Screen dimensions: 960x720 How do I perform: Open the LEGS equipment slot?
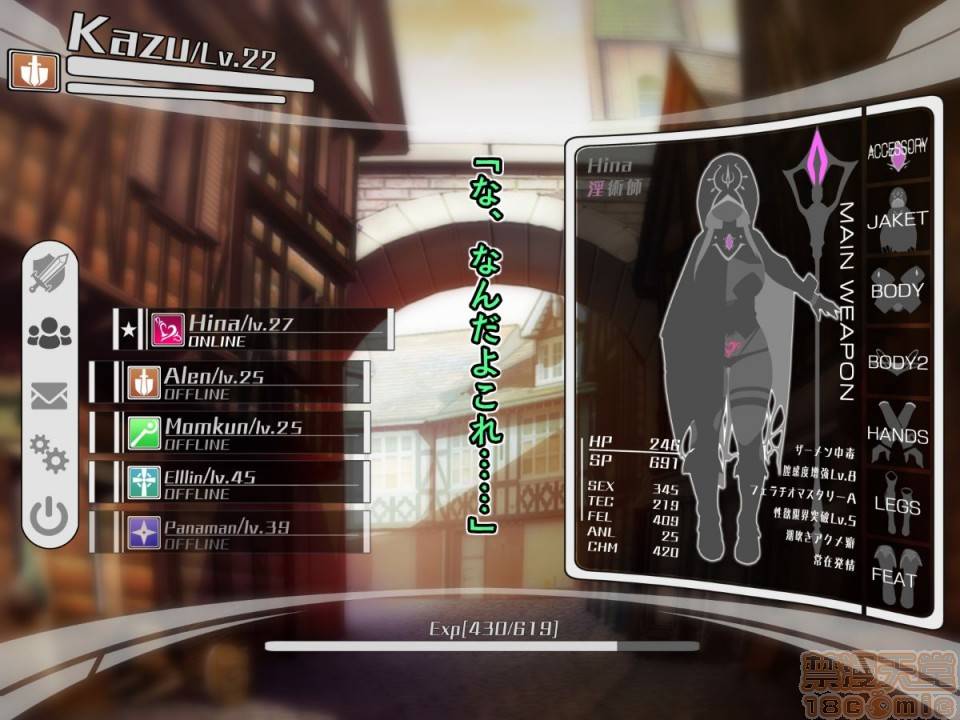click(x=898, y=505)
